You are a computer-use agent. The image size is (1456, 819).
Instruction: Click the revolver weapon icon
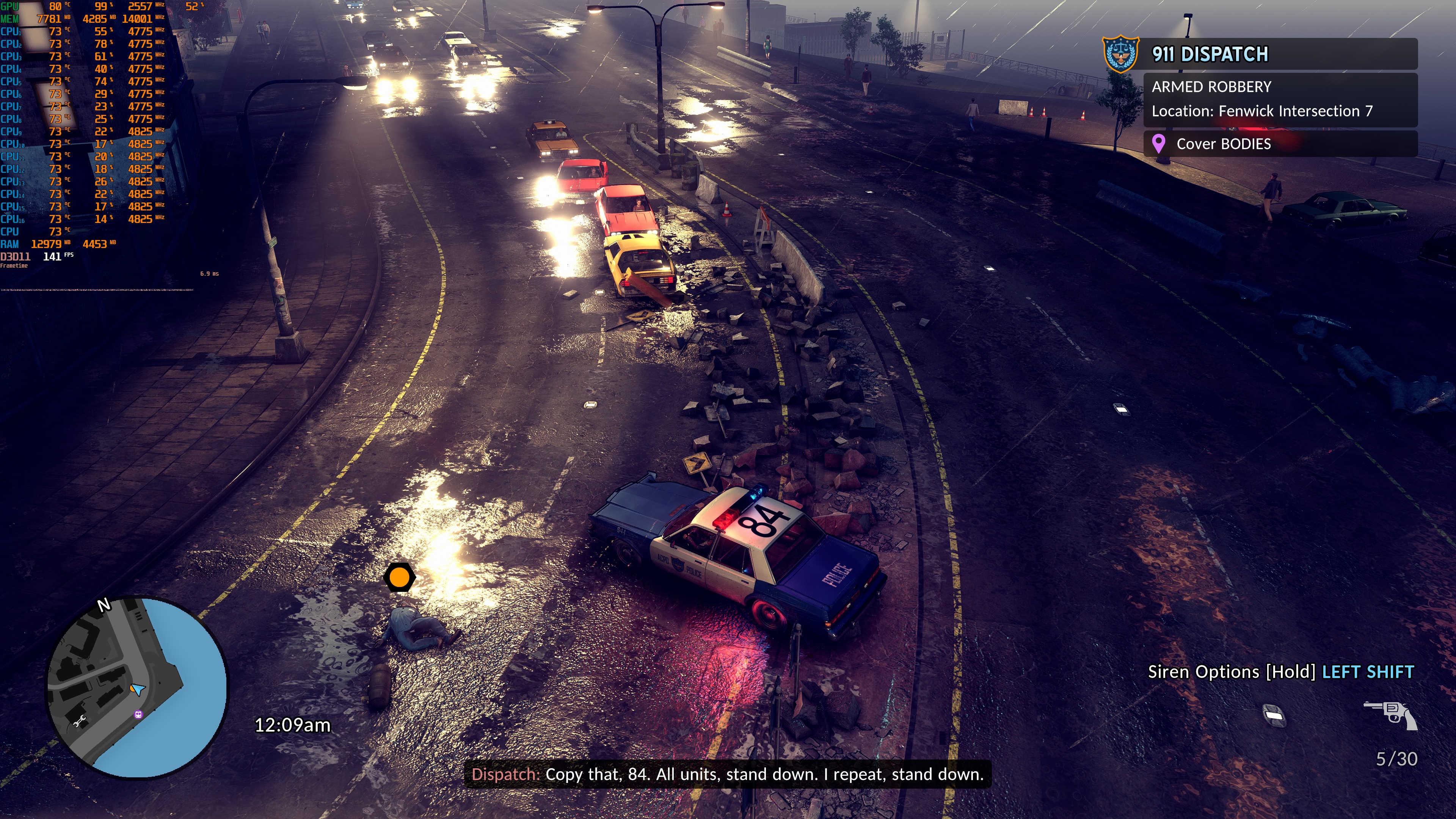[x=1390, y=714]
